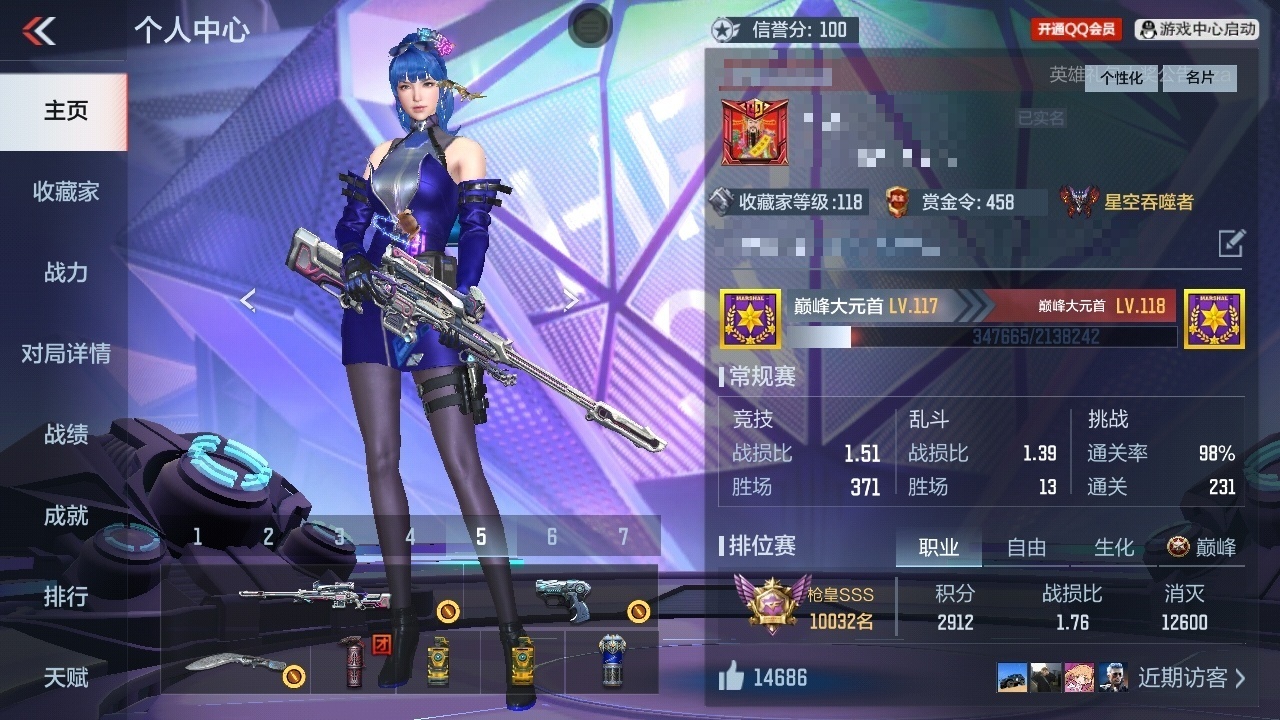View the 成就 section

(65, 516)
